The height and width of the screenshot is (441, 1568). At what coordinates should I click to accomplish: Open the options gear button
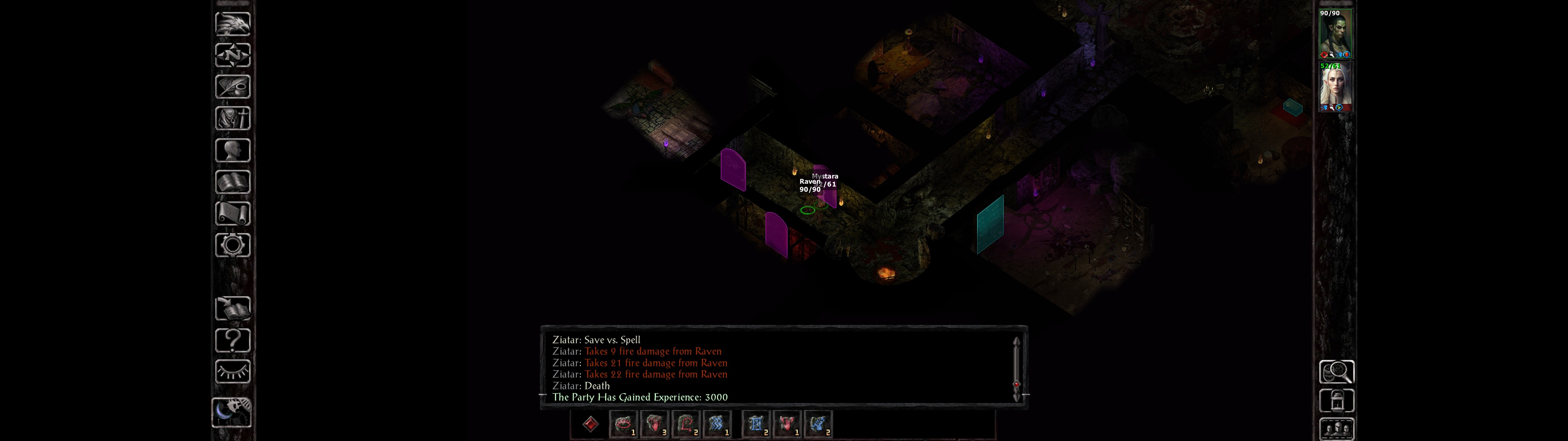(232, 245)
